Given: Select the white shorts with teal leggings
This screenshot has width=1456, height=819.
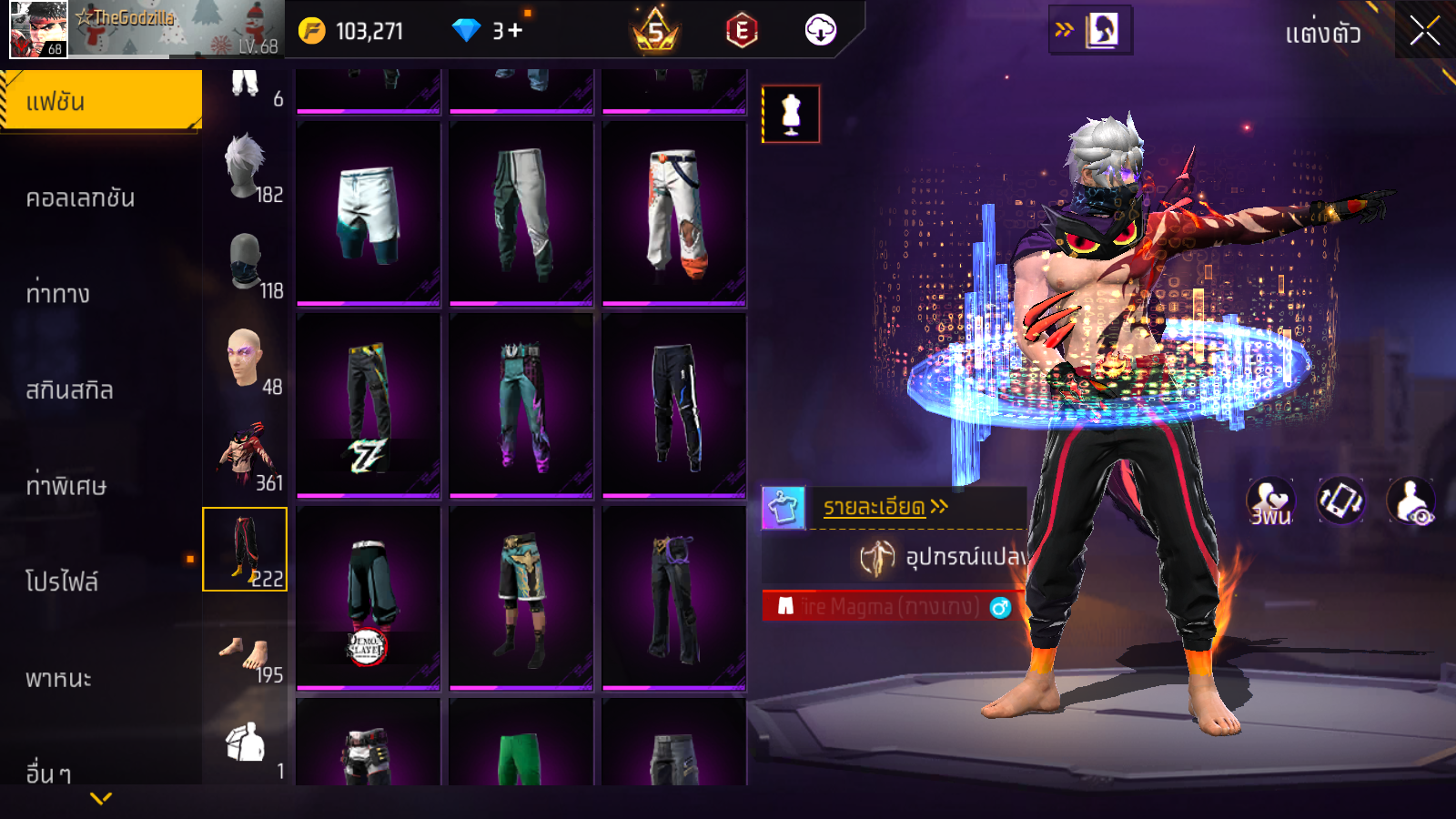Looking at the screenshot, I should 369,214.
